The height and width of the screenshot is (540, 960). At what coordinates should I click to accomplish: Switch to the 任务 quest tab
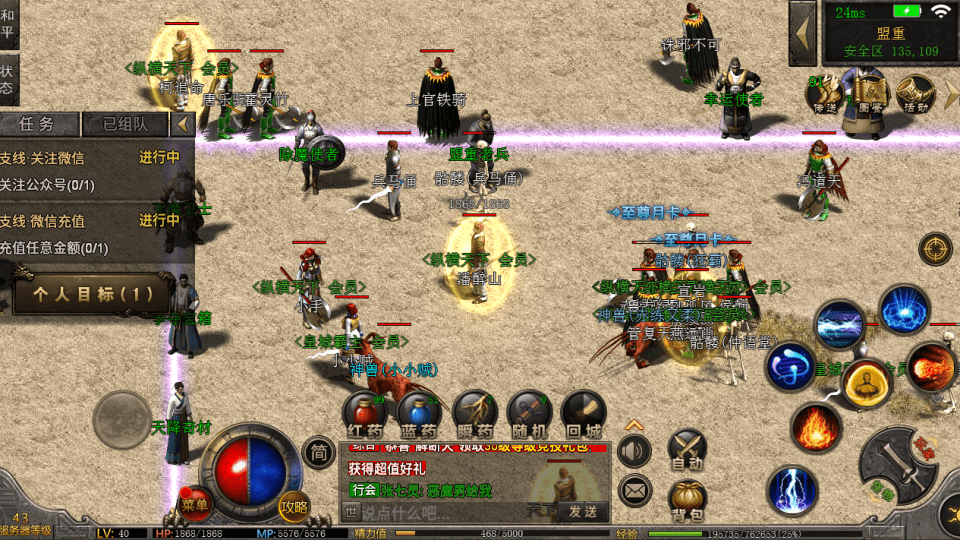(37, 124)
